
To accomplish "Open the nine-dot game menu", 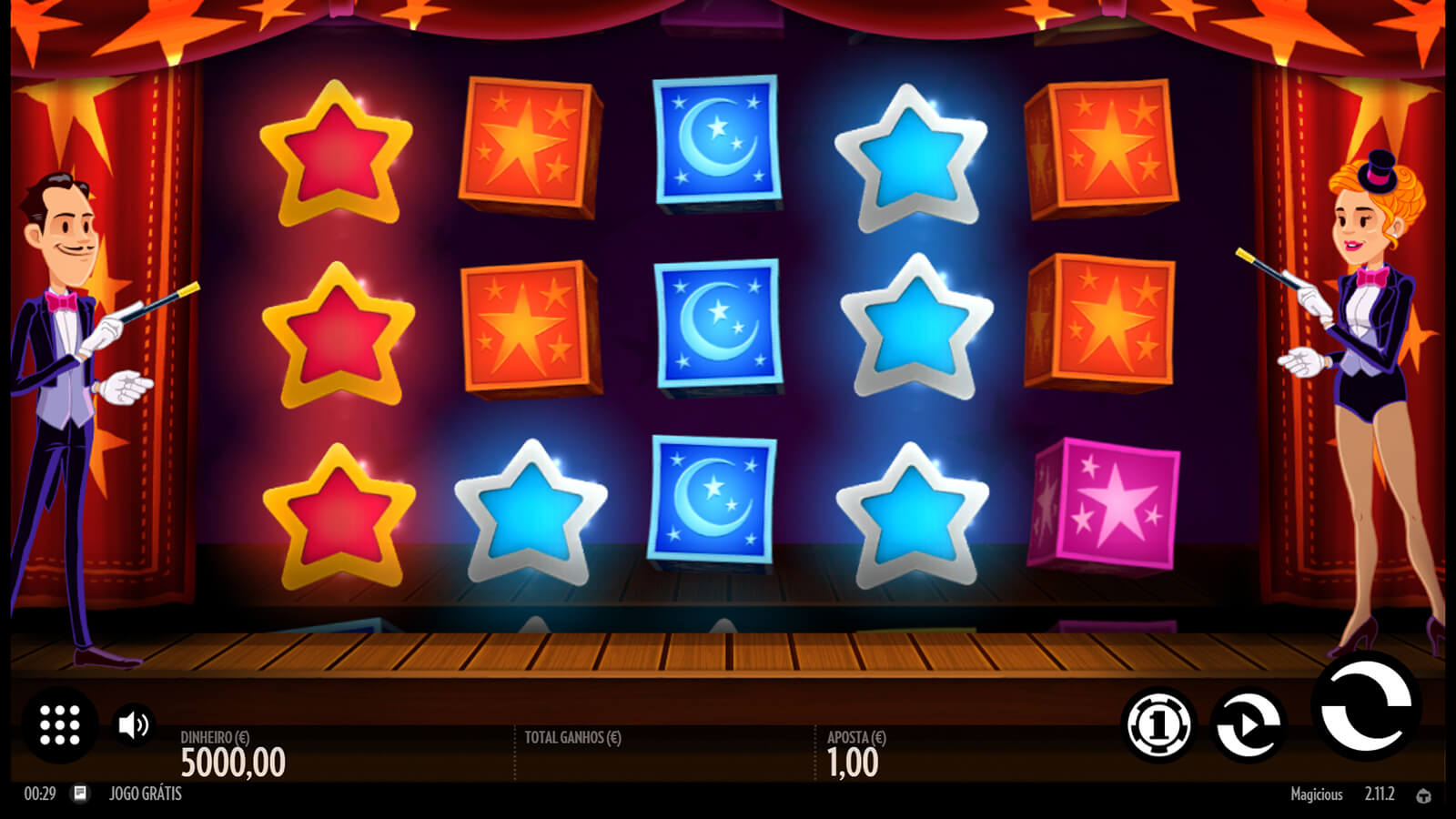I will point(60,725).
